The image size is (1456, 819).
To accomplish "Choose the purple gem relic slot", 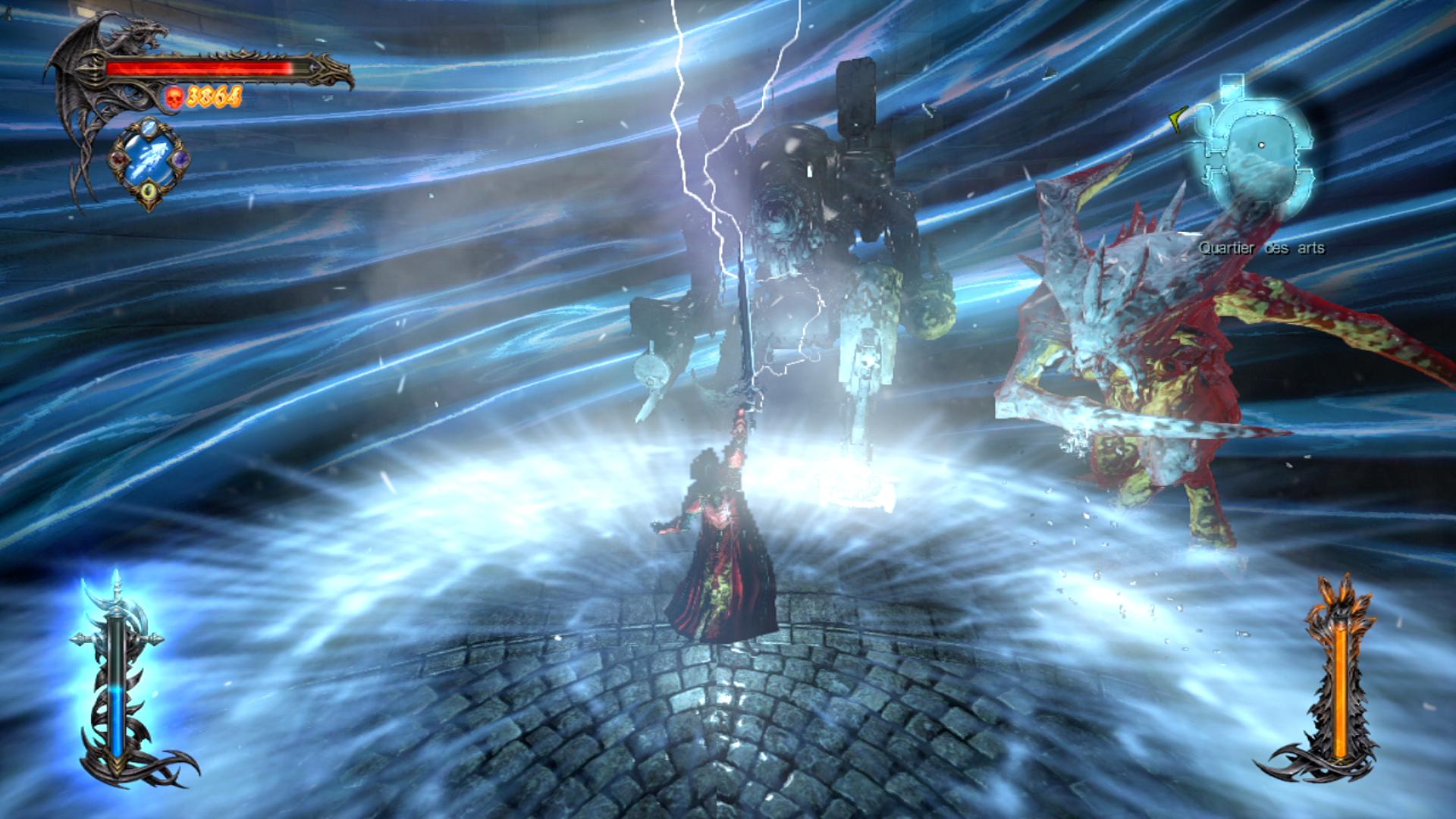I will coord(180,159).
